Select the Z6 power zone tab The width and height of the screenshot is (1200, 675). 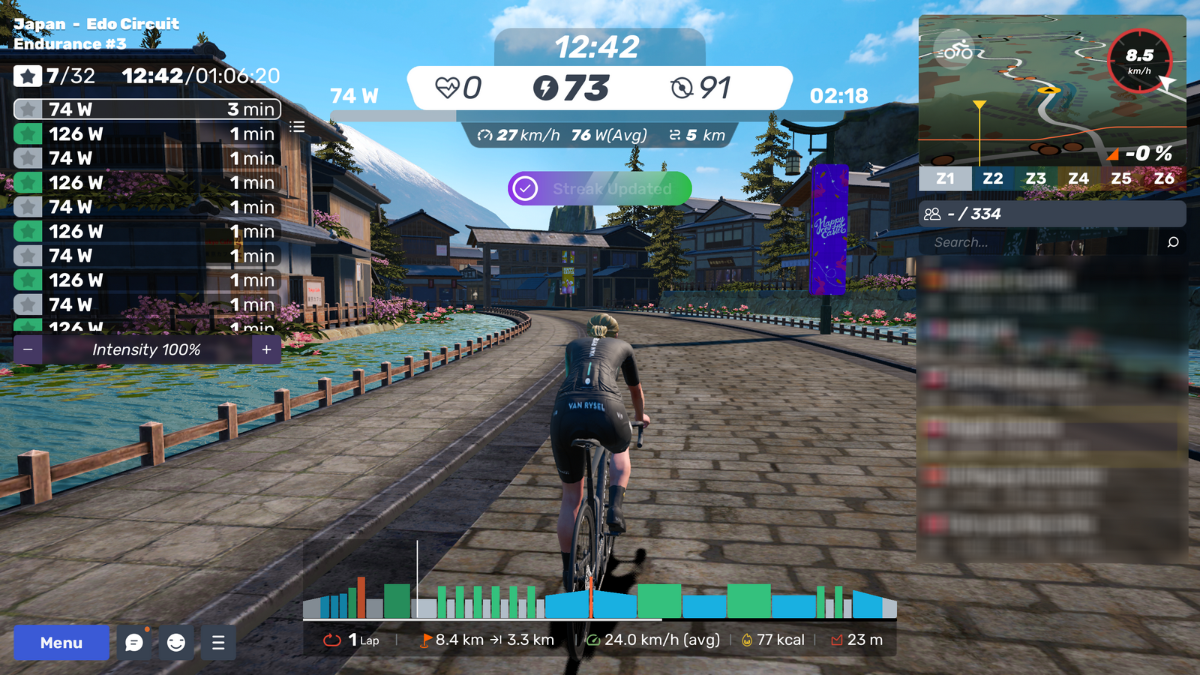pyautogui.click(x=1164, y=179)
